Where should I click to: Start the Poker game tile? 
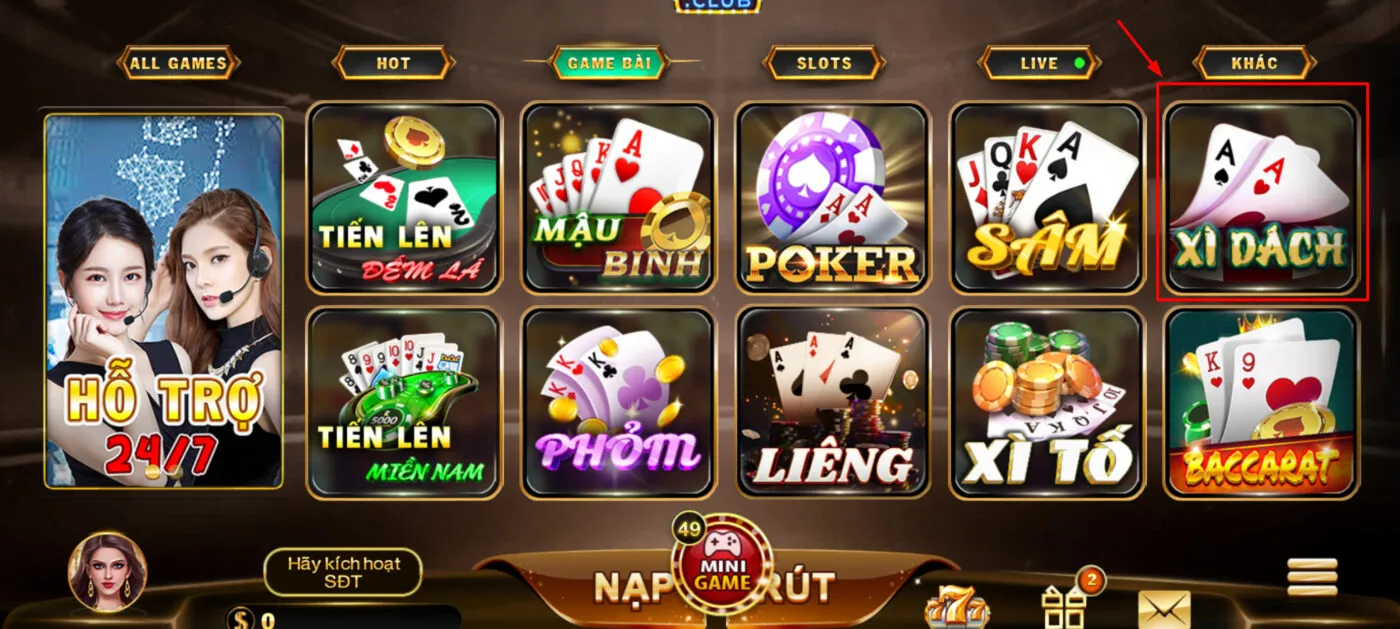pos(833,197)
